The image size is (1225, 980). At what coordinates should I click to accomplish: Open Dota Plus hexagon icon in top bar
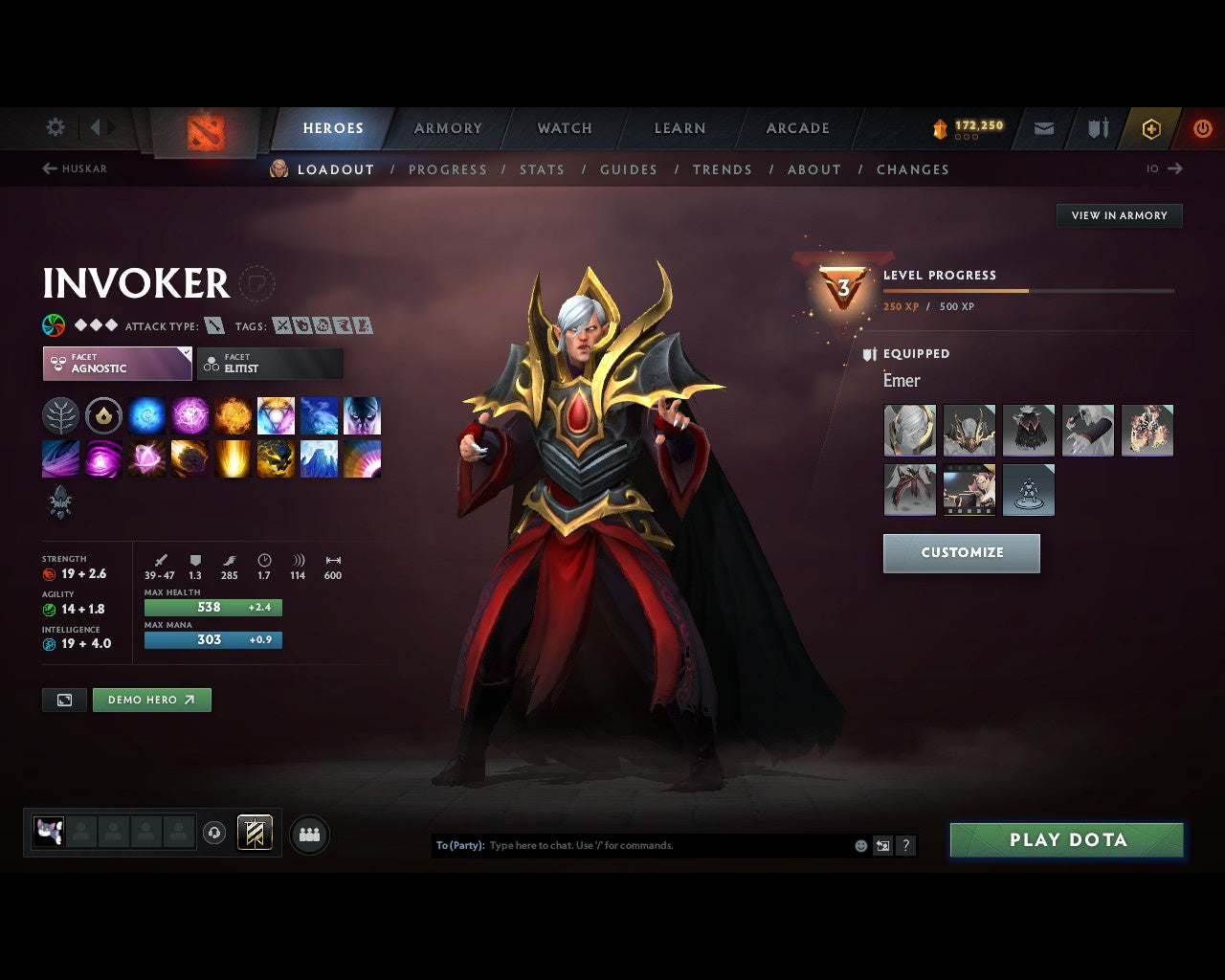(x=1151, y=128)
